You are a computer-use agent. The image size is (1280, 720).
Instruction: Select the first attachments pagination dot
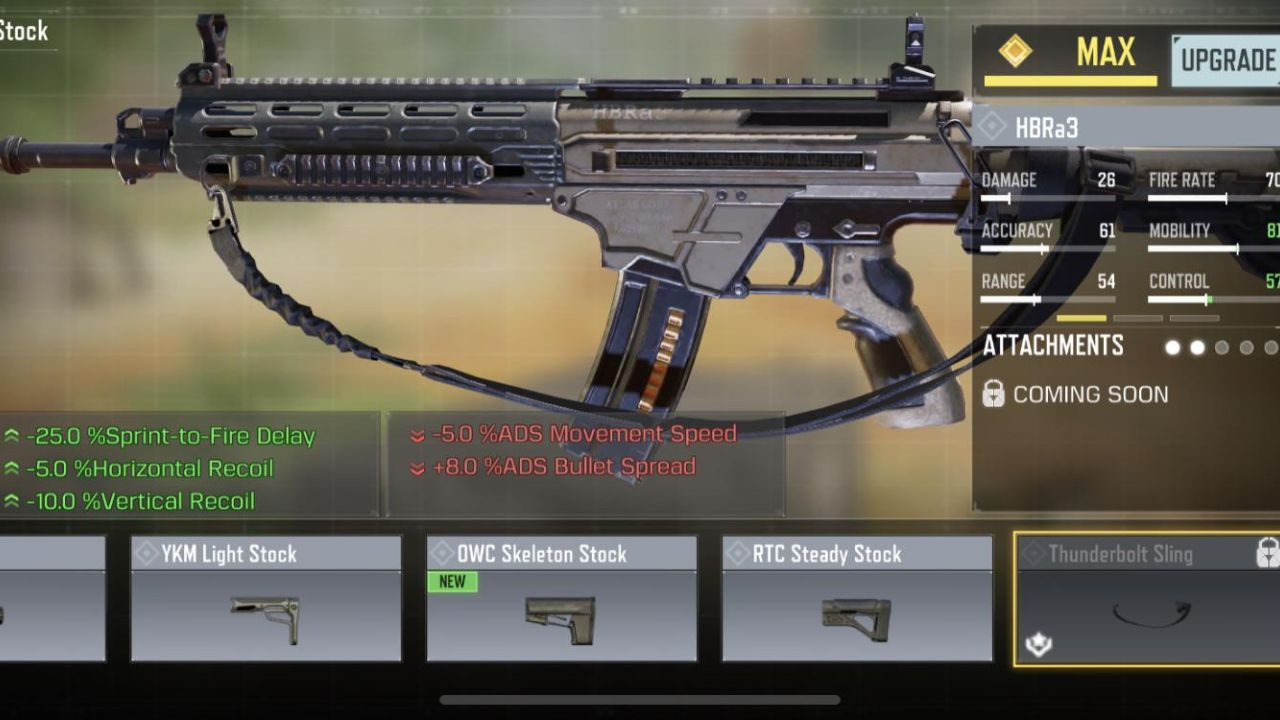[1171, 346]
